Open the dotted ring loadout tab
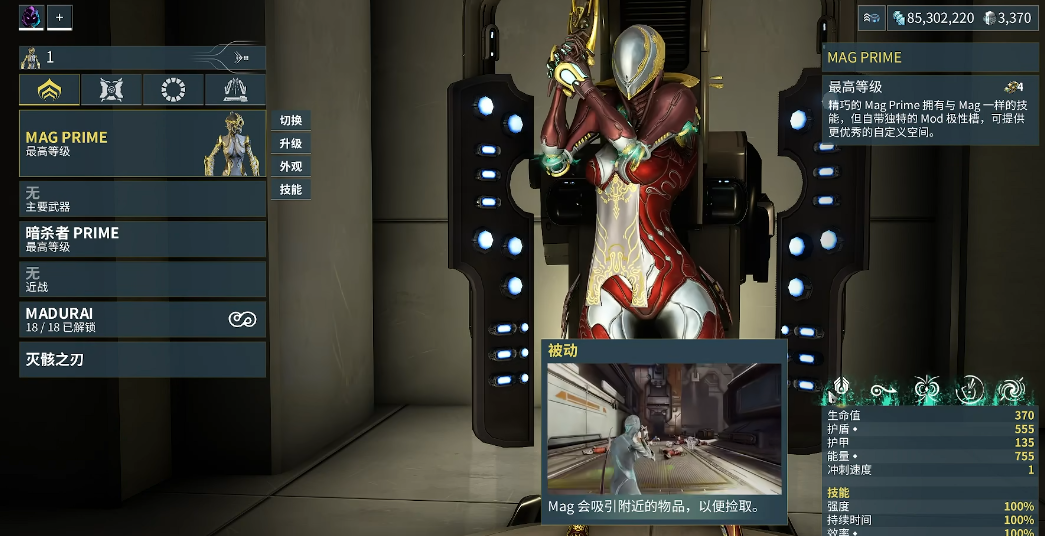 173,91
